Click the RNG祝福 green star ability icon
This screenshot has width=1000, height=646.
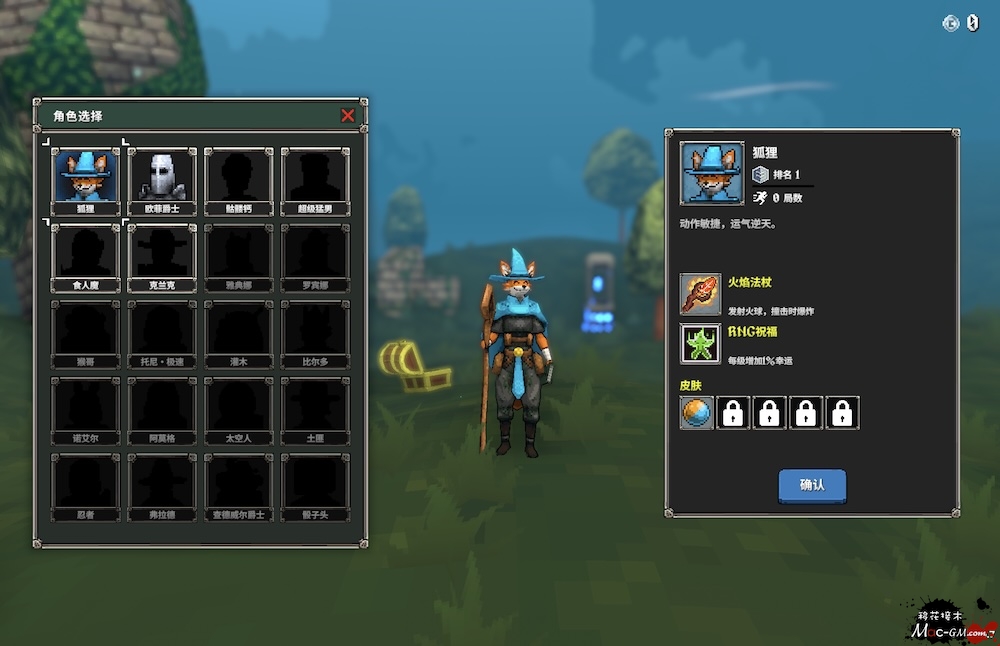701,343
